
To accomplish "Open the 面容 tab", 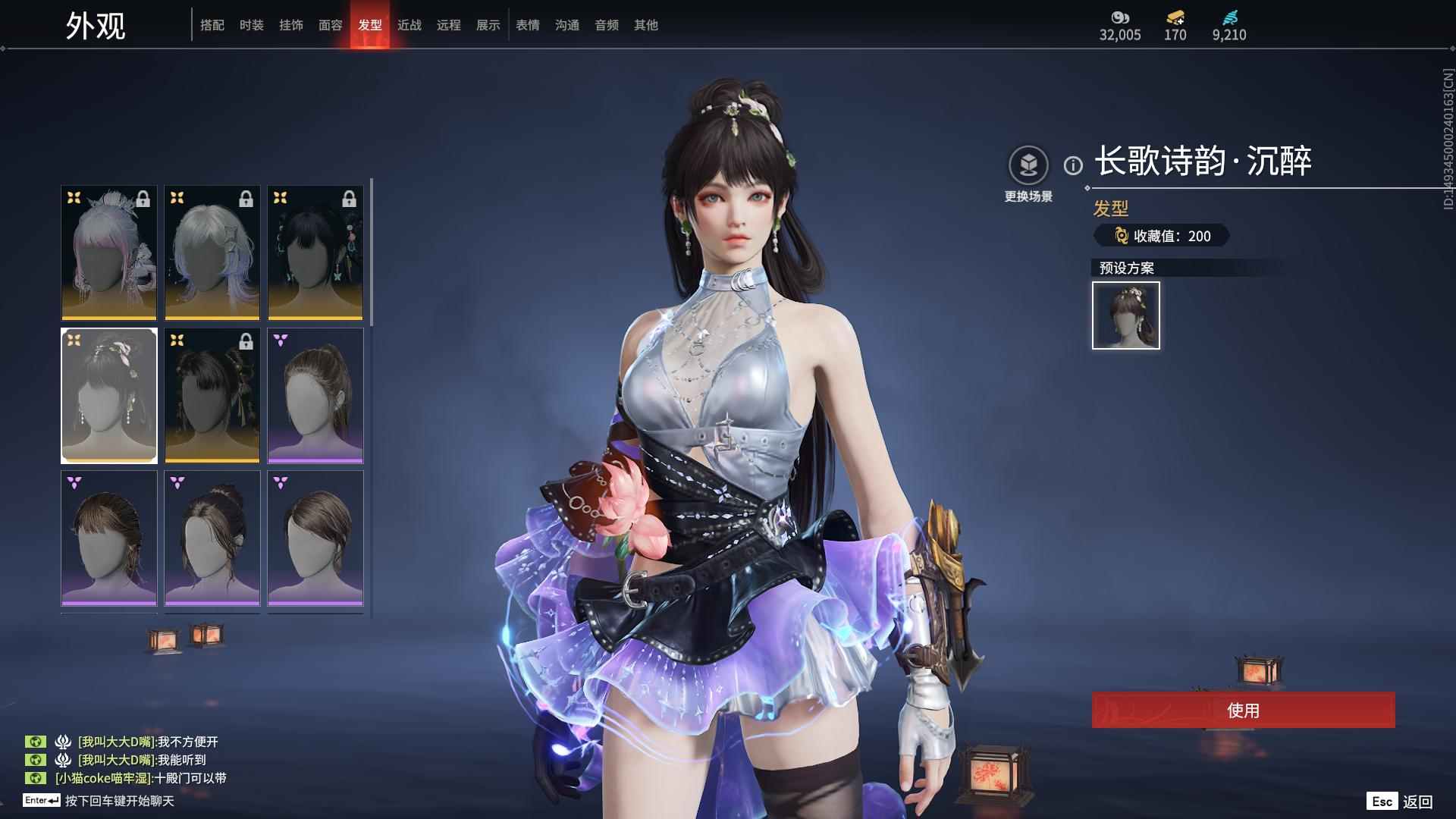I will pos(332,24).
